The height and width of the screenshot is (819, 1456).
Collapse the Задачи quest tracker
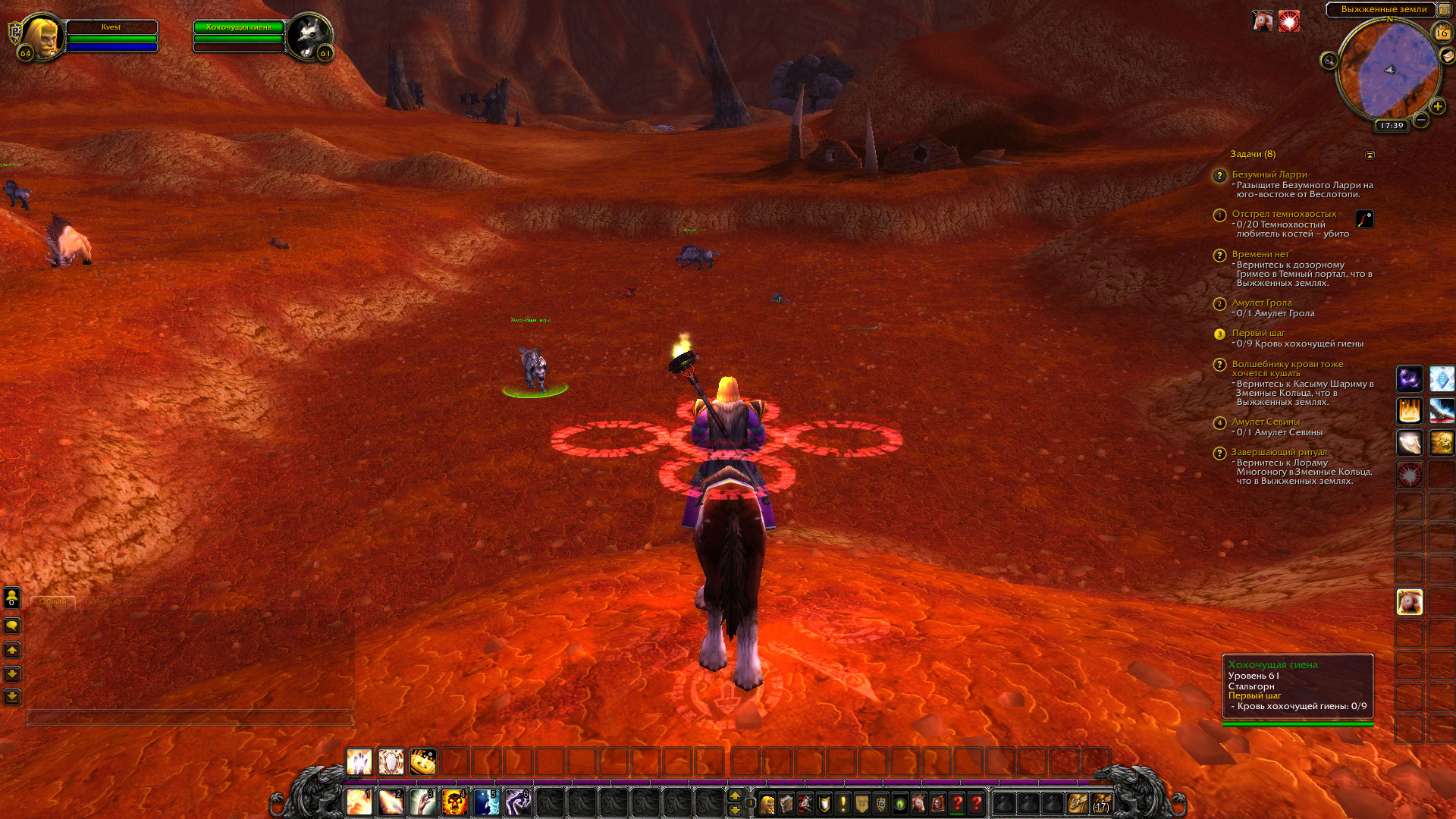tap(1370, 155)
